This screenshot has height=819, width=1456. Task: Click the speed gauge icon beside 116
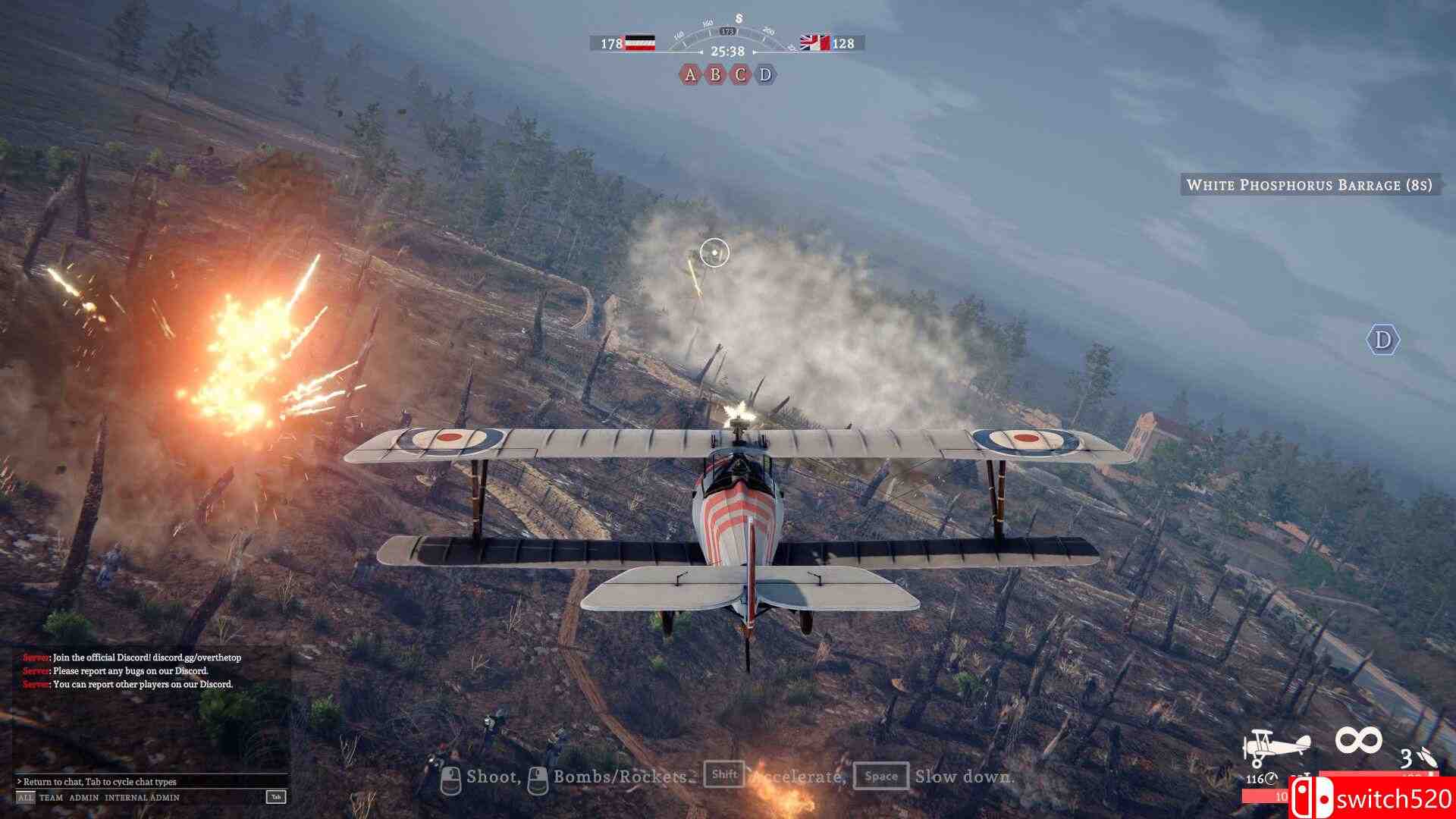1271,780
